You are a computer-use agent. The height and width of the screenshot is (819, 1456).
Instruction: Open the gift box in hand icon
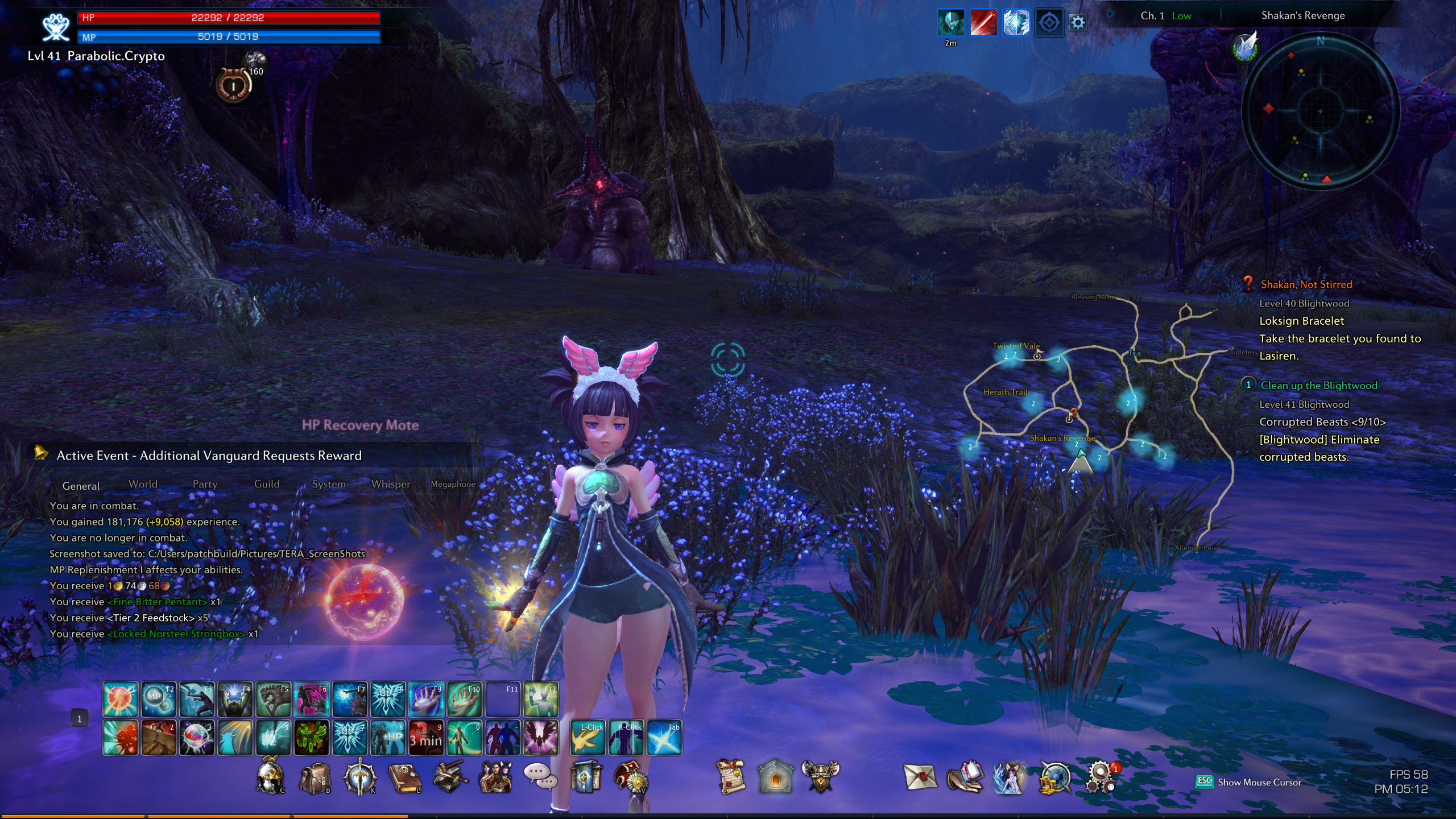tap(965, 777)
